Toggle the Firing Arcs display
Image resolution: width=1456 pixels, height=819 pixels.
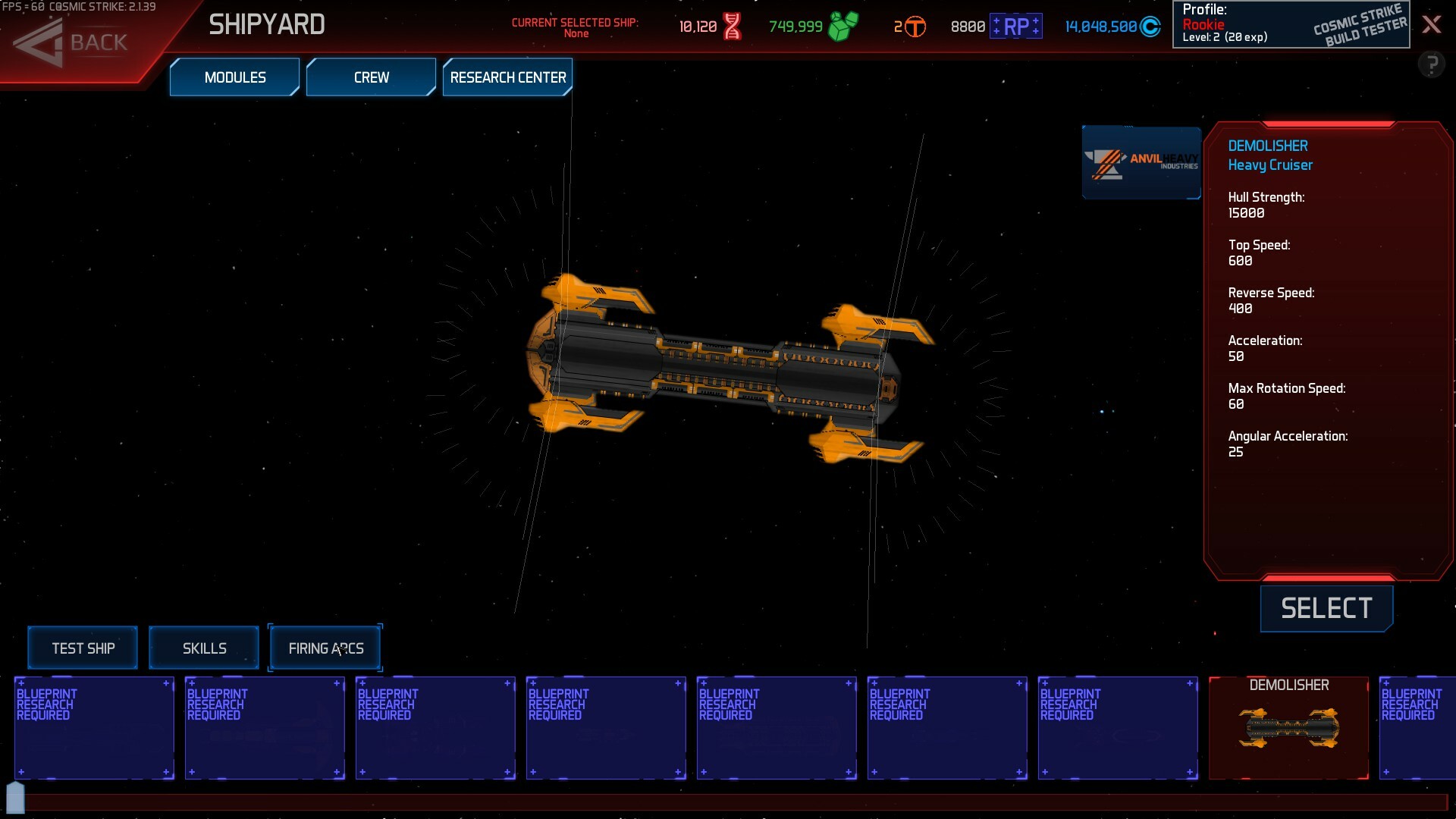(x=325, y=648)
